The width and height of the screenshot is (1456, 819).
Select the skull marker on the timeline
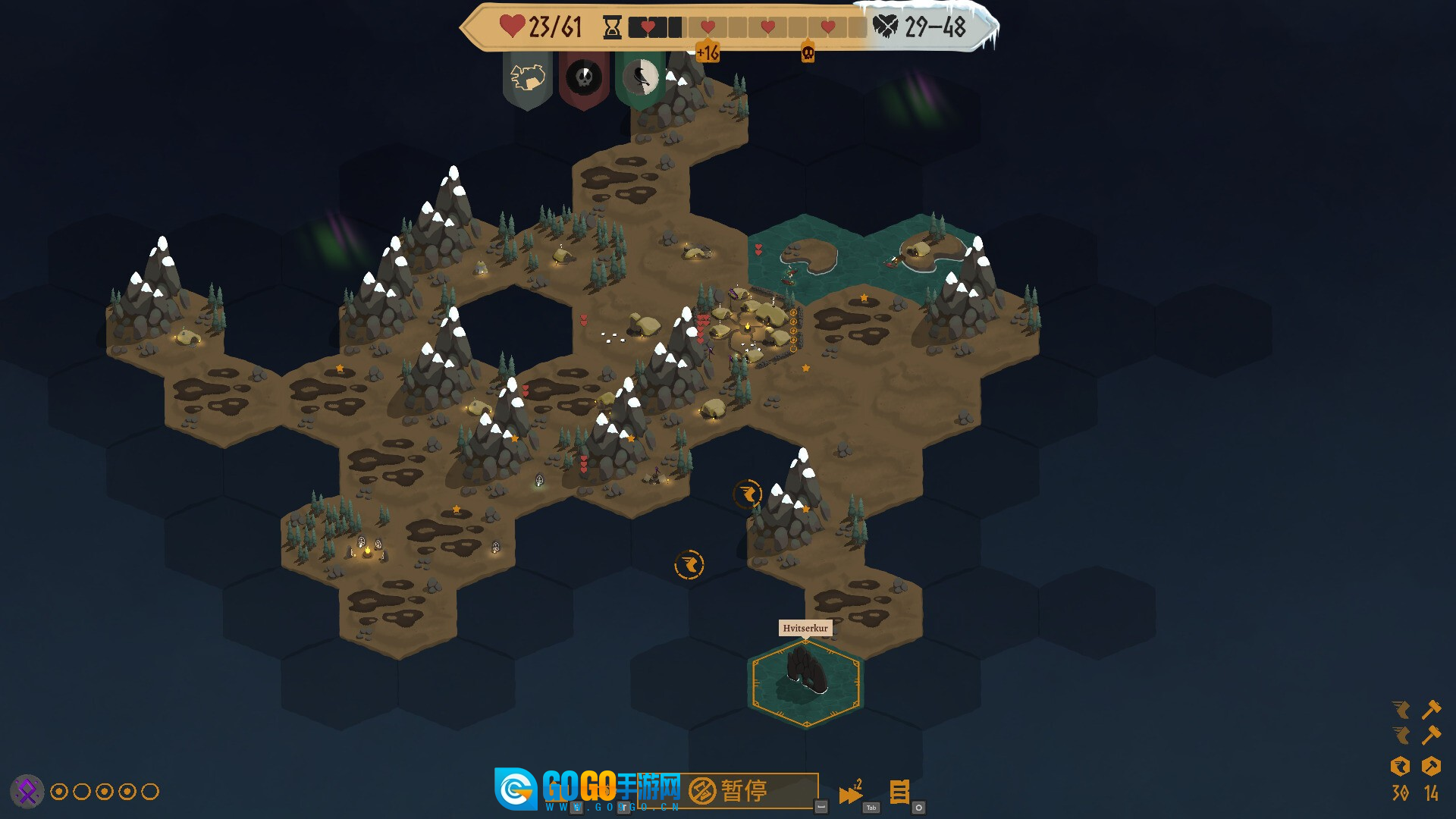pyautogui.click(x=808, y=53)
